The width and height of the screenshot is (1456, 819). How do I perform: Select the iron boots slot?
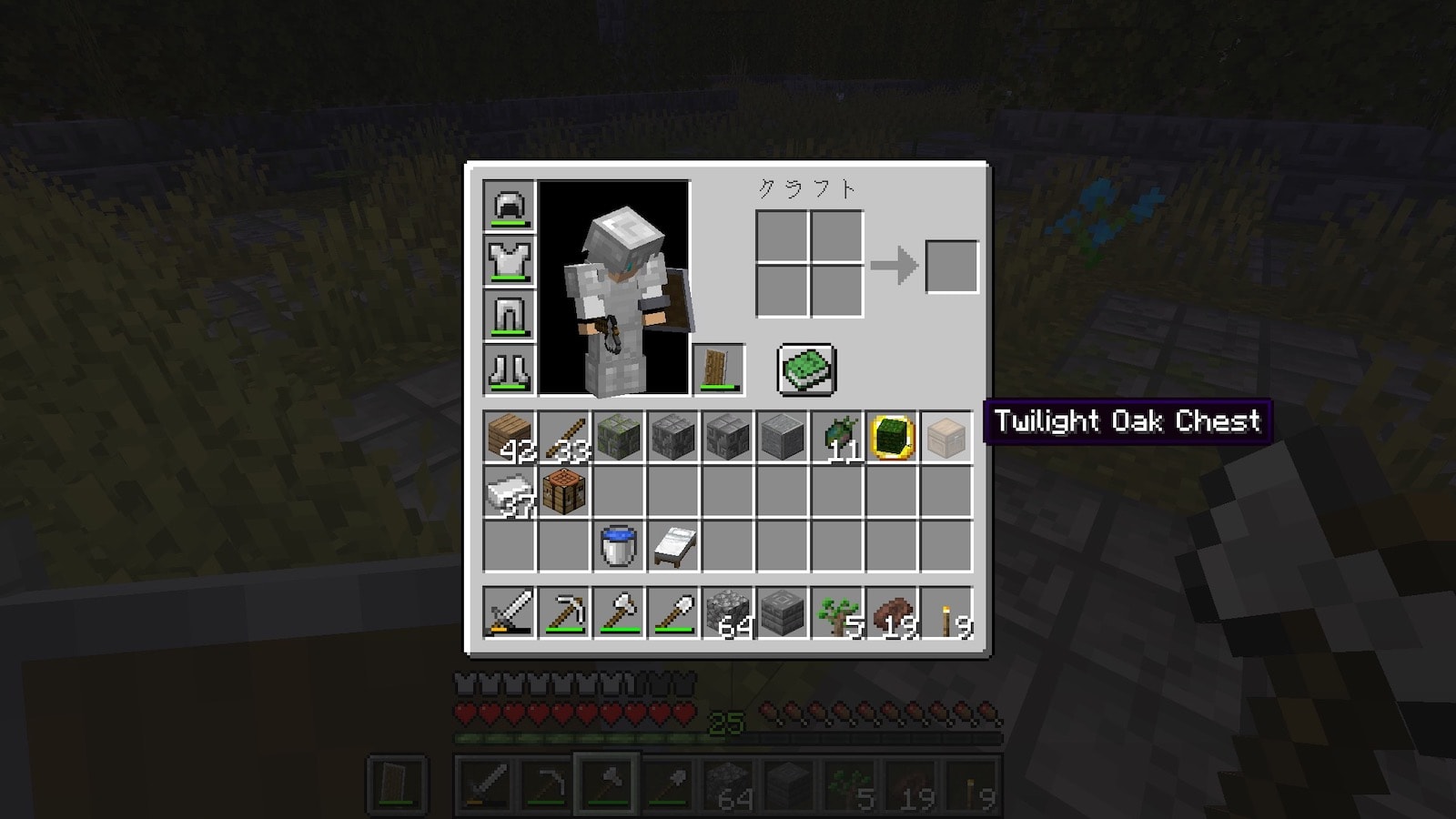click(509, 369)
